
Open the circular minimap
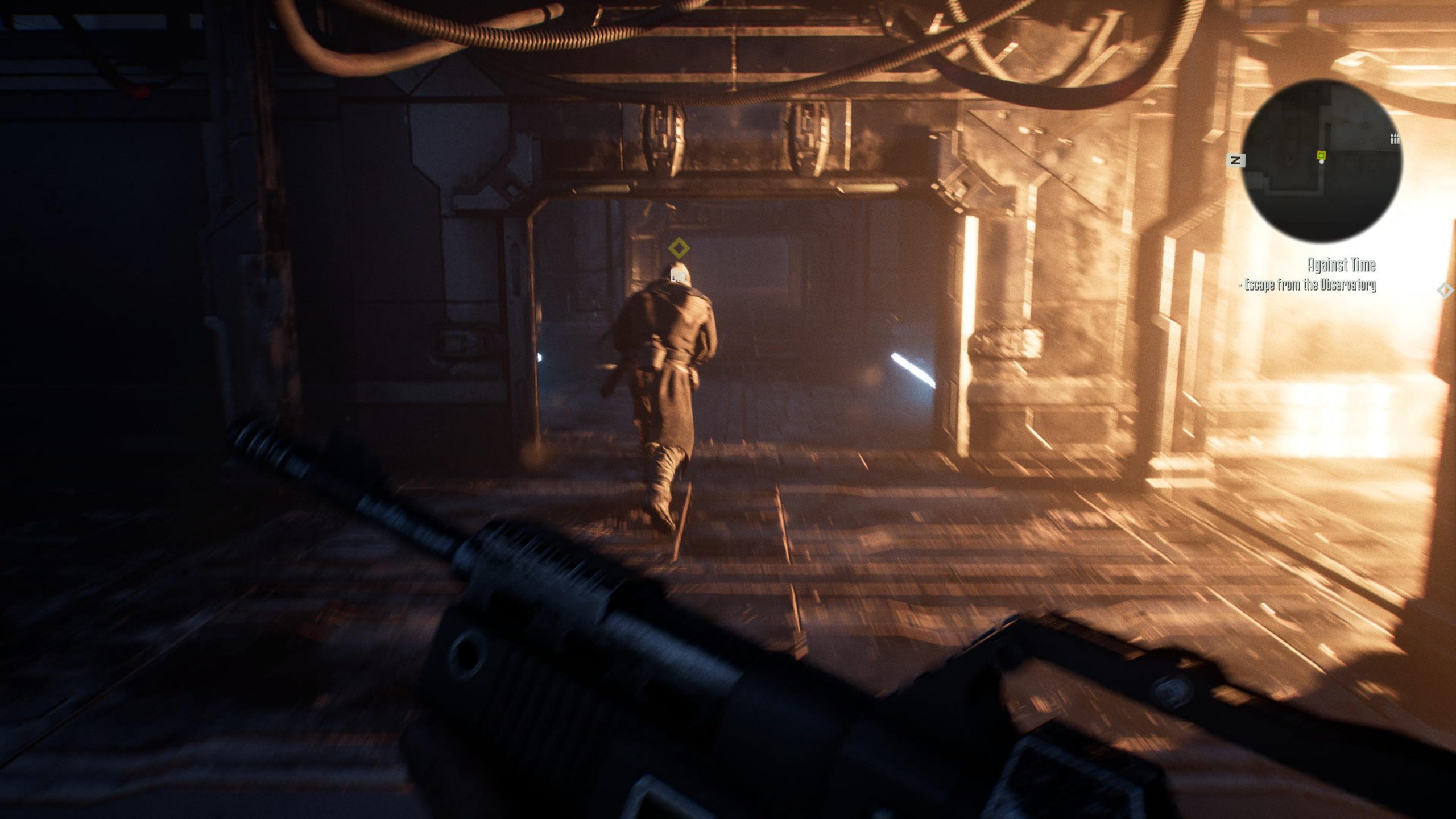[1321, 160]
